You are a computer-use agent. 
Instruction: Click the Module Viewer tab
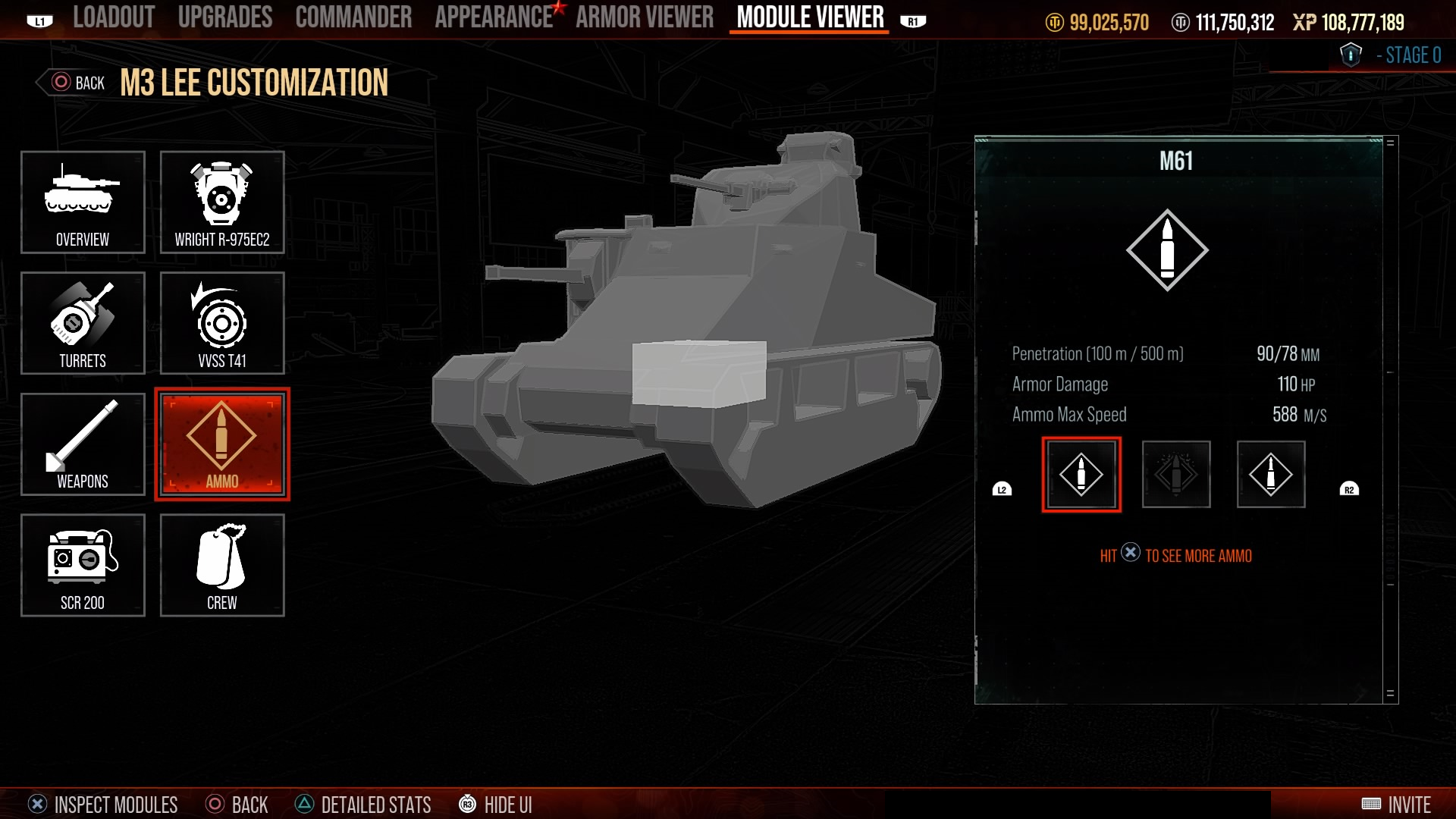tap(810, 17)
